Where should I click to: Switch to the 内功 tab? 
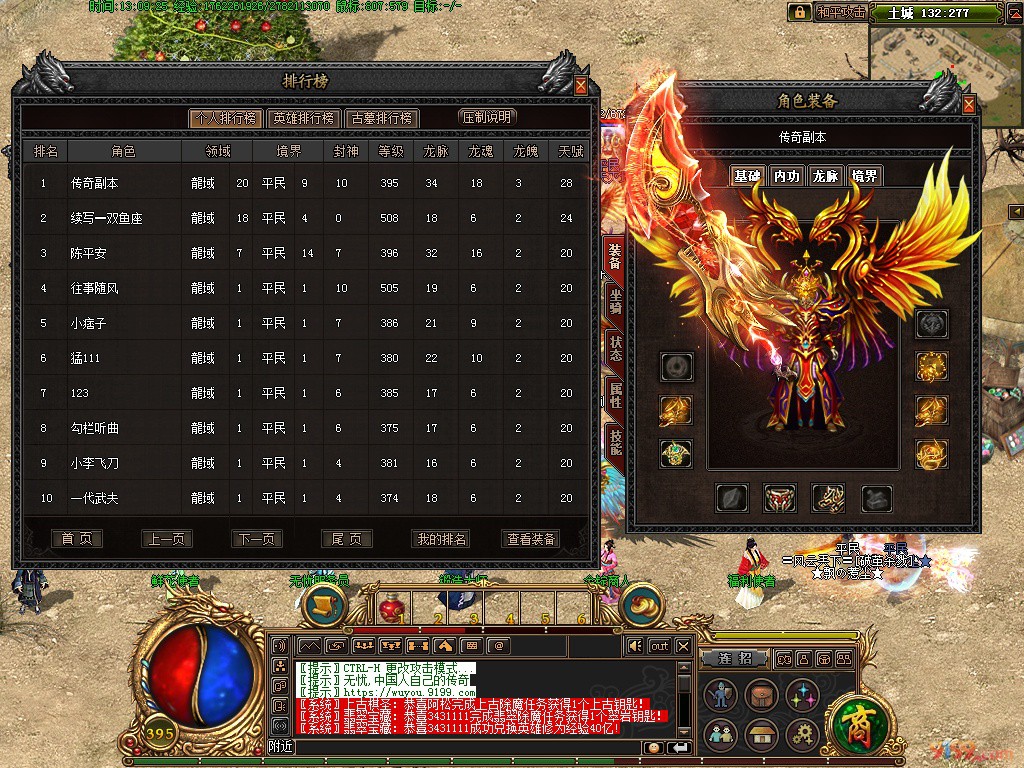(787, 176)
